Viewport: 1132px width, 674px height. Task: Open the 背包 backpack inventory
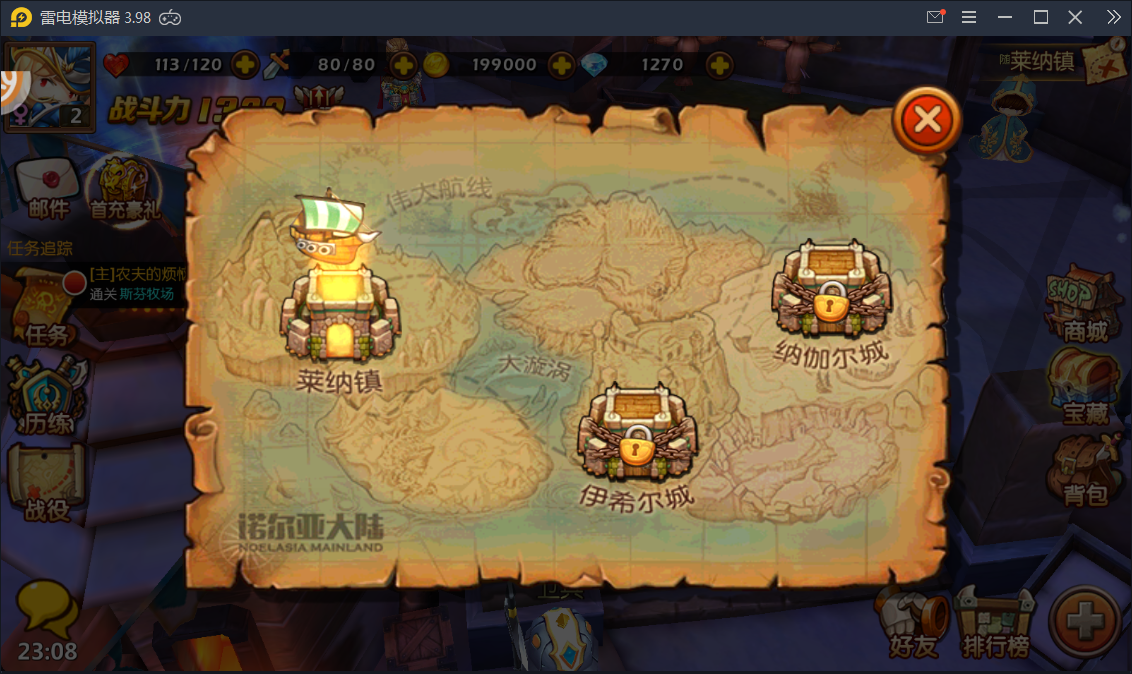click(1084, 470)
